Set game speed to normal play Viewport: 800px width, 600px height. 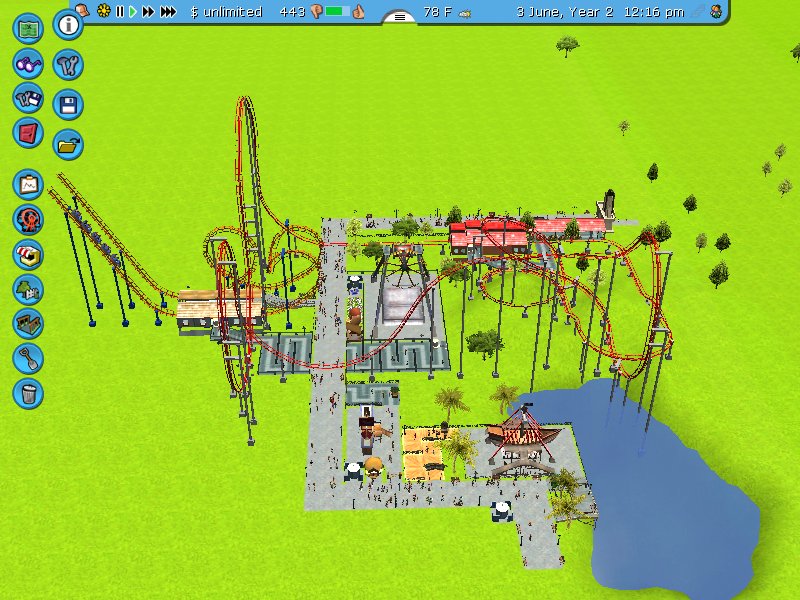[x=132, y=11]
